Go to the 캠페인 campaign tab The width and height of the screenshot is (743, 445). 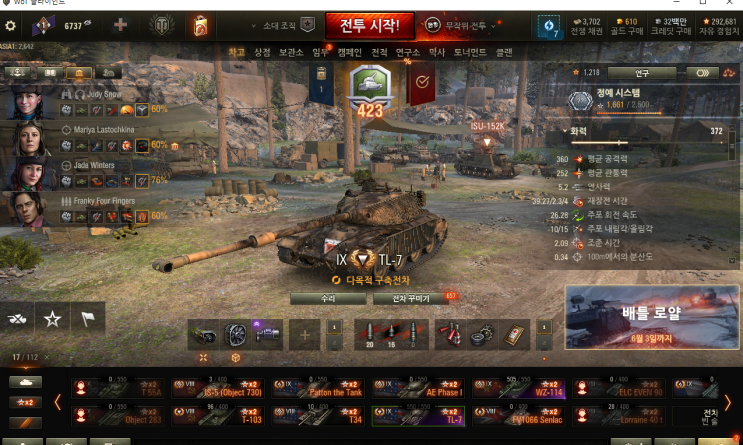click(x=349, y=52)
